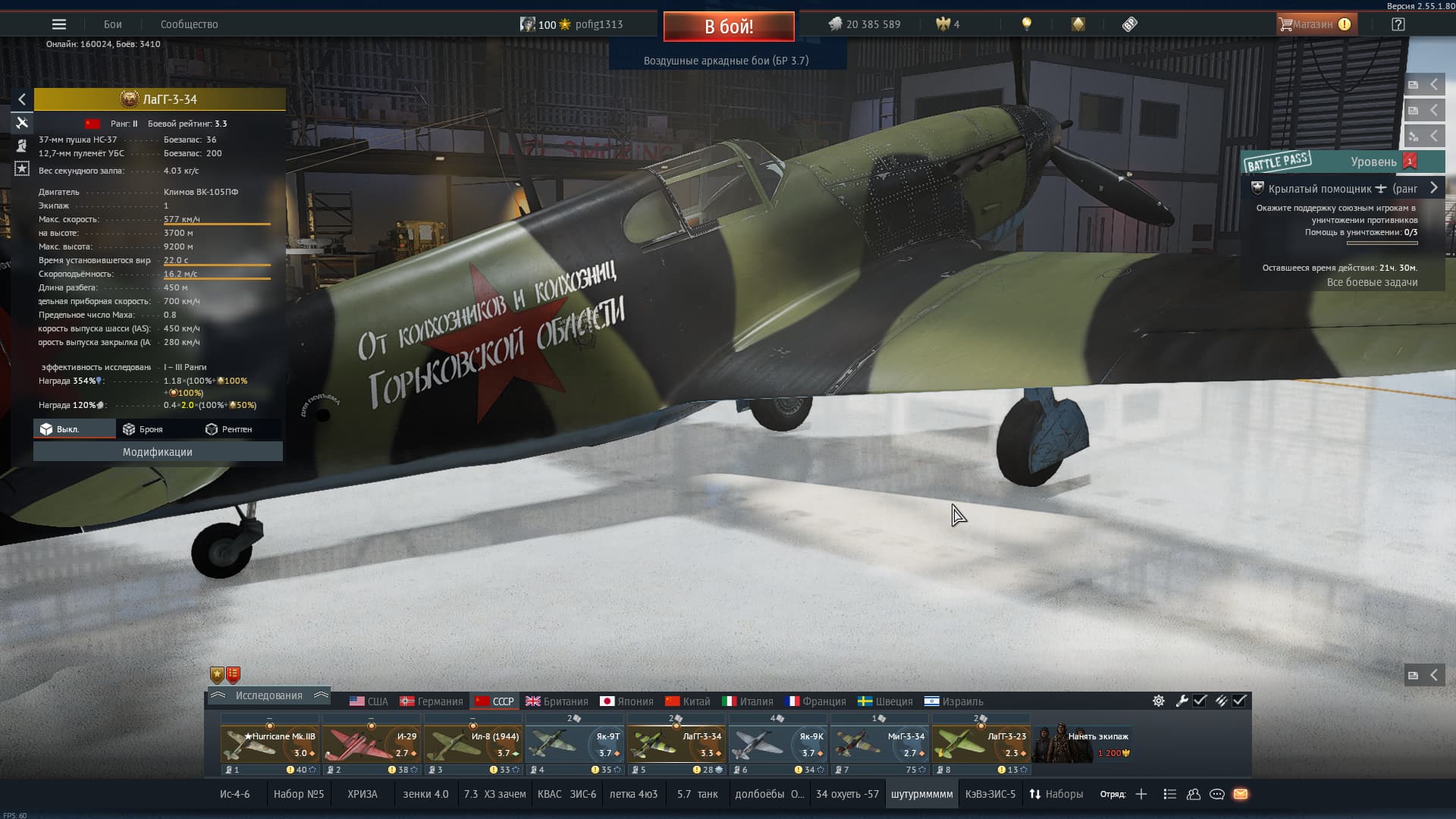This screenshot has height=819, width=1456.
Task: Select the Германия nation tab
Action: pyautogui.click(x=431, y=701)
